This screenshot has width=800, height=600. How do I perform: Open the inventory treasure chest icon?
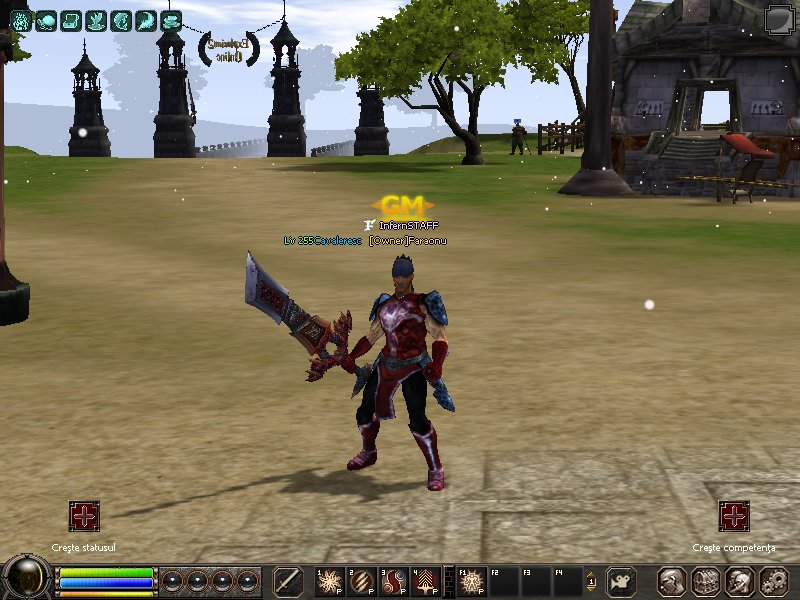click(x=706, y=581)
